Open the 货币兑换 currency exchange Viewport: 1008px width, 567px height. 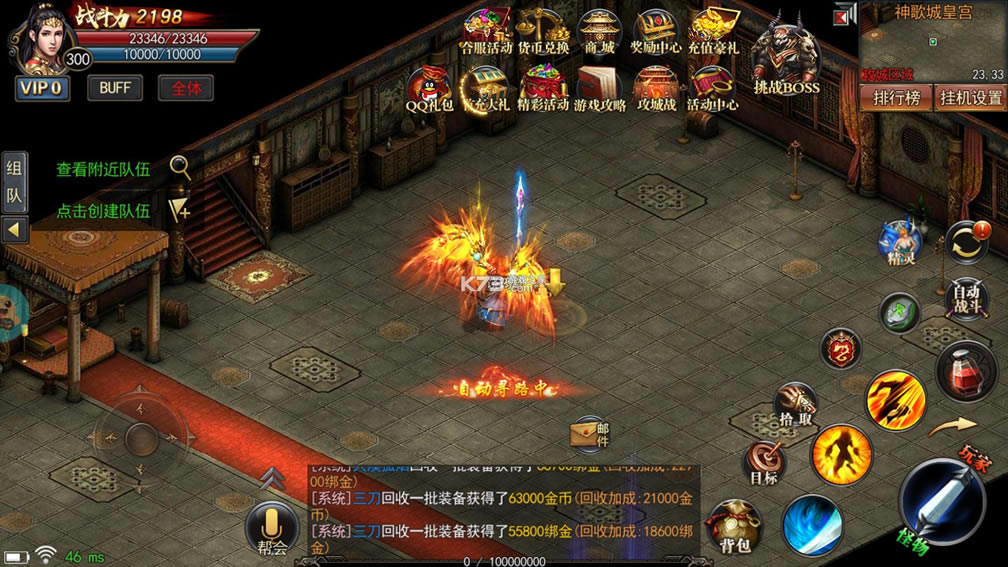click(543, 31)
